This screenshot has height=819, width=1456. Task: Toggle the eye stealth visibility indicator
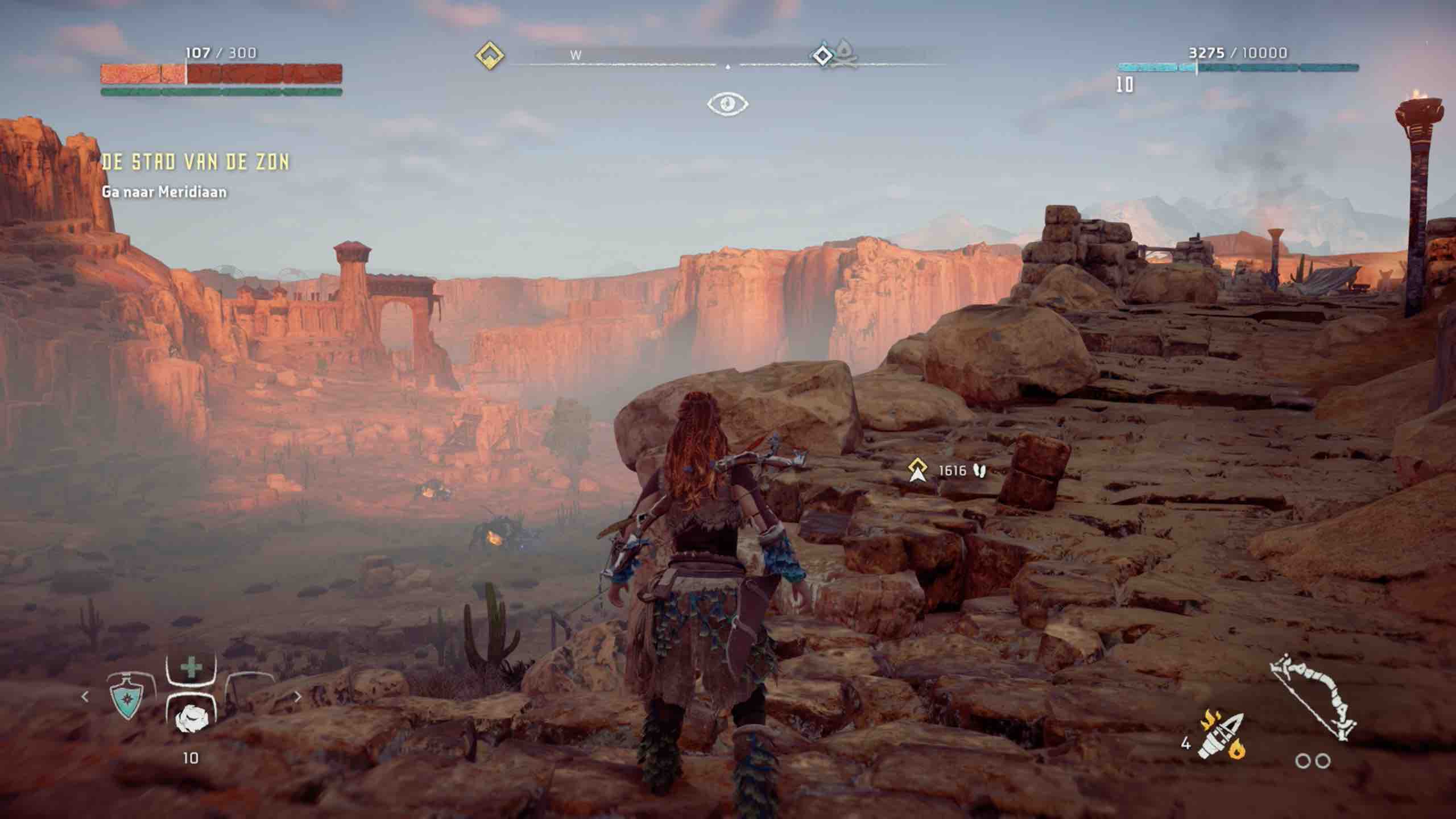(727, 104)
